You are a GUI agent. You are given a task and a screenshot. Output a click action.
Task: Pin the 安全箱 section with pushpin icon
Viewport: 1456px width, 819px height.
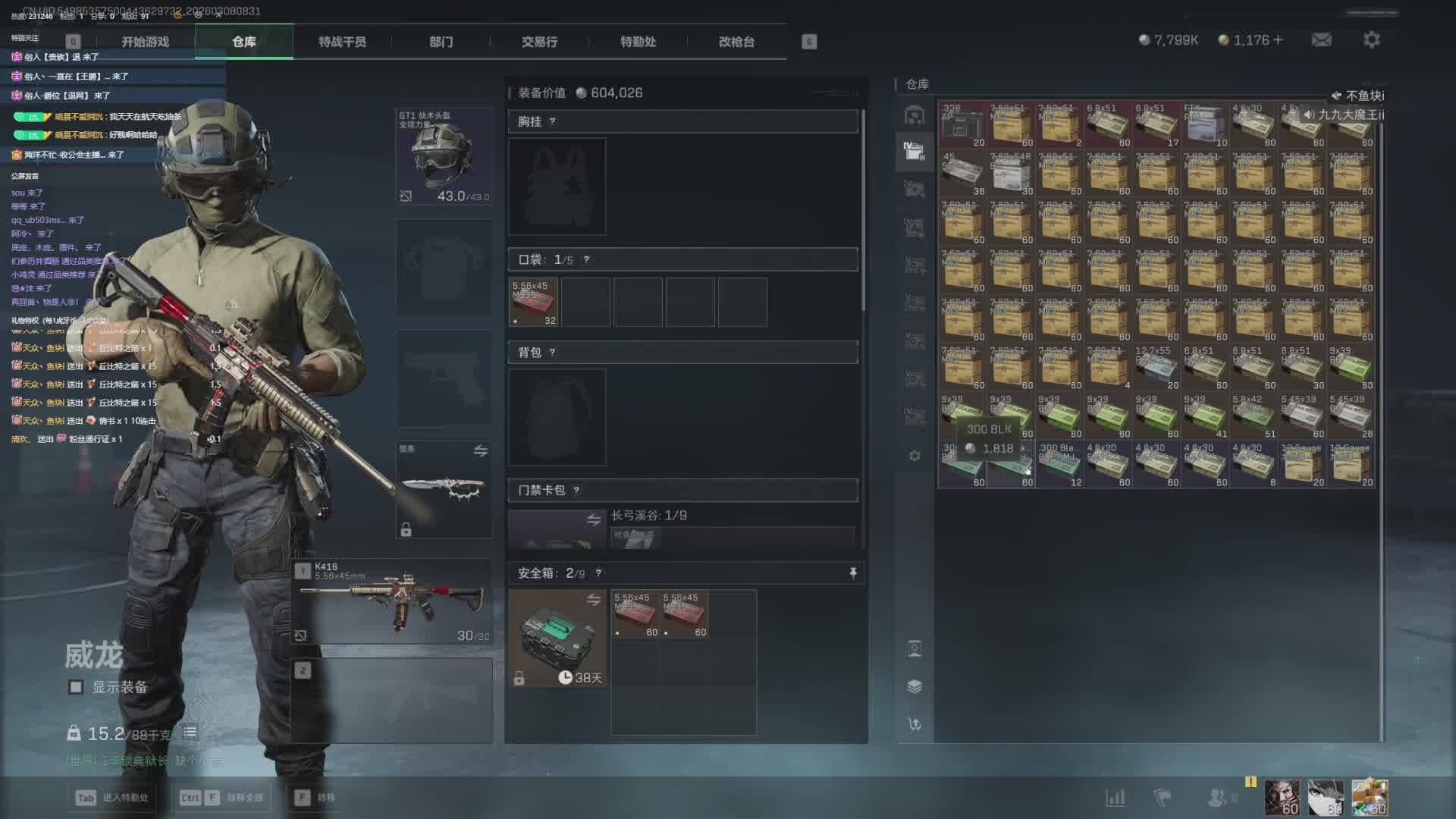(853, 573)
